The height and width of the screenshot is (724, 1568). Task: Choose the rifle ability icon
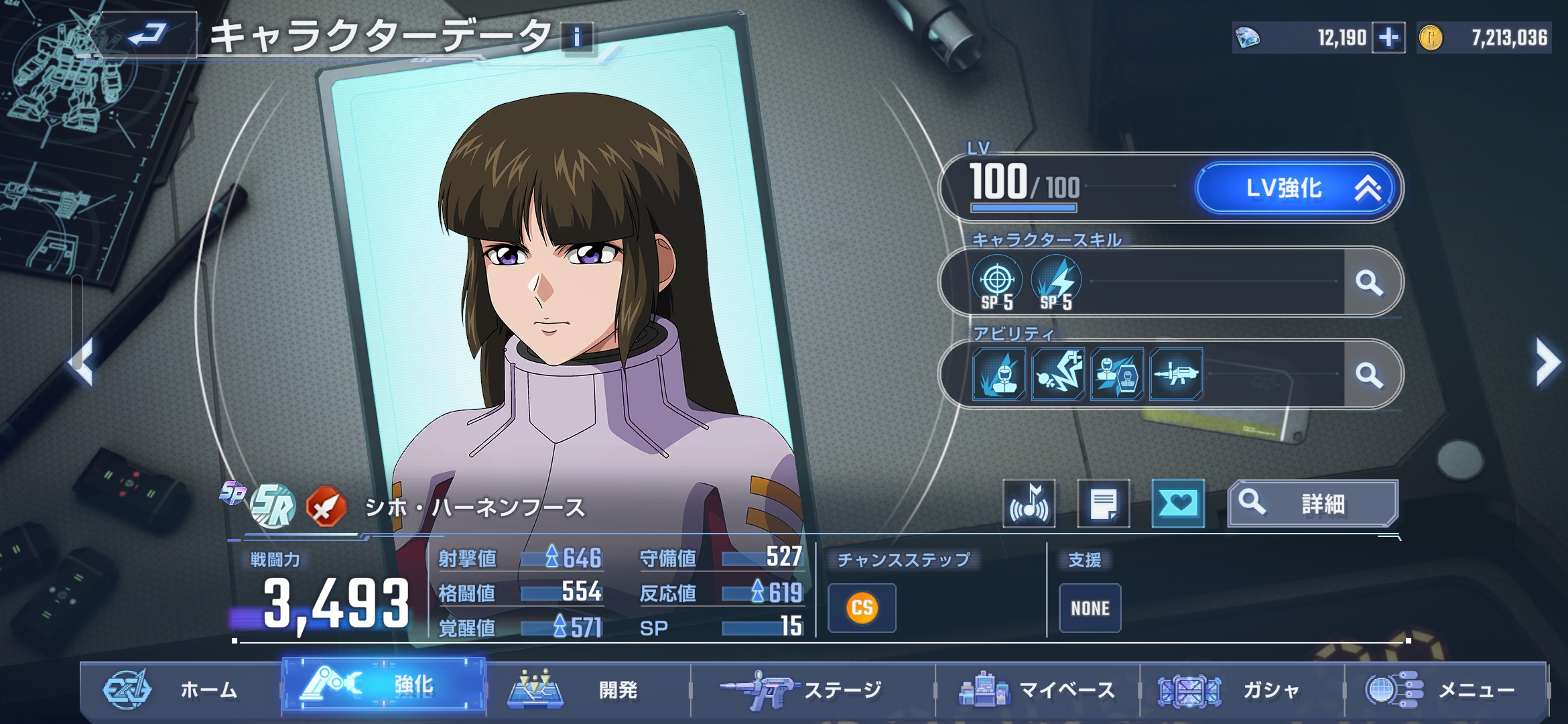[1176, 374]
